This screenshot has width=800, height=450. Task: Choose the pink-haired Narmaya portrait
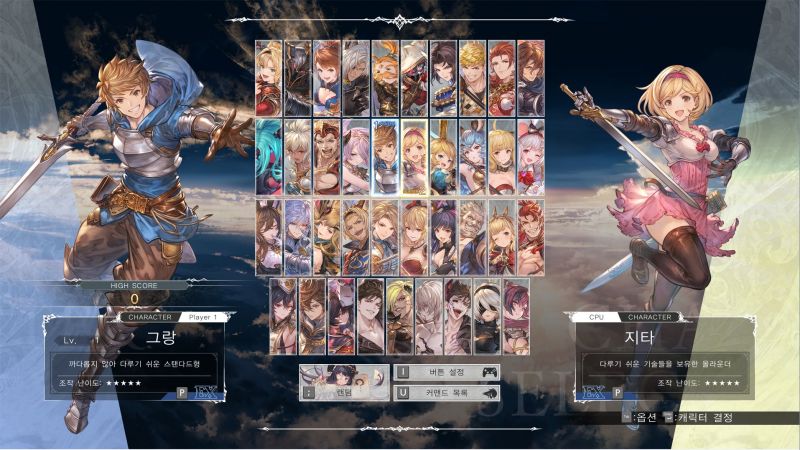[x=357, y=157]
